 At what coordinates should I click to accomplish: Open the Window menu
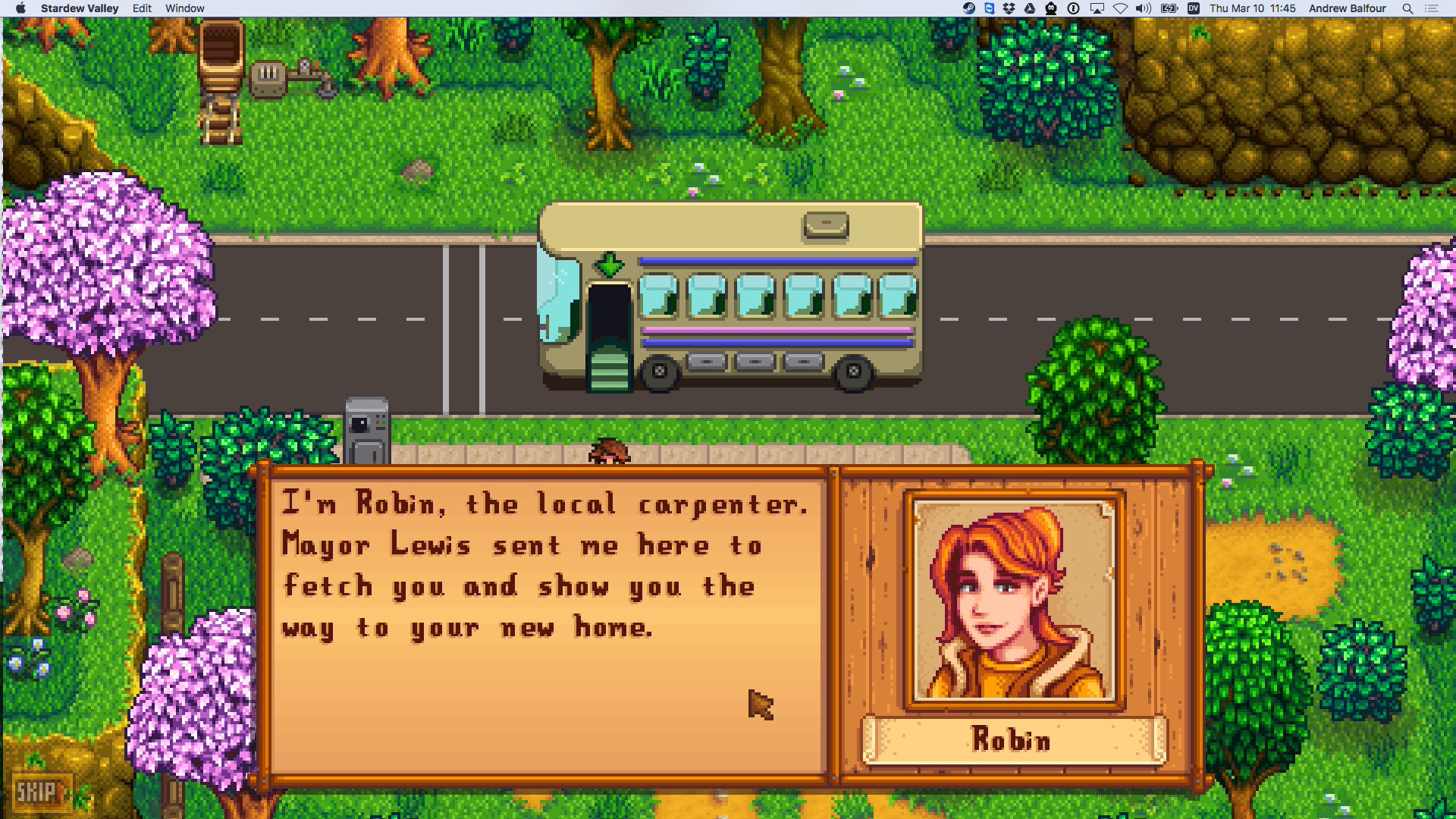184,8
